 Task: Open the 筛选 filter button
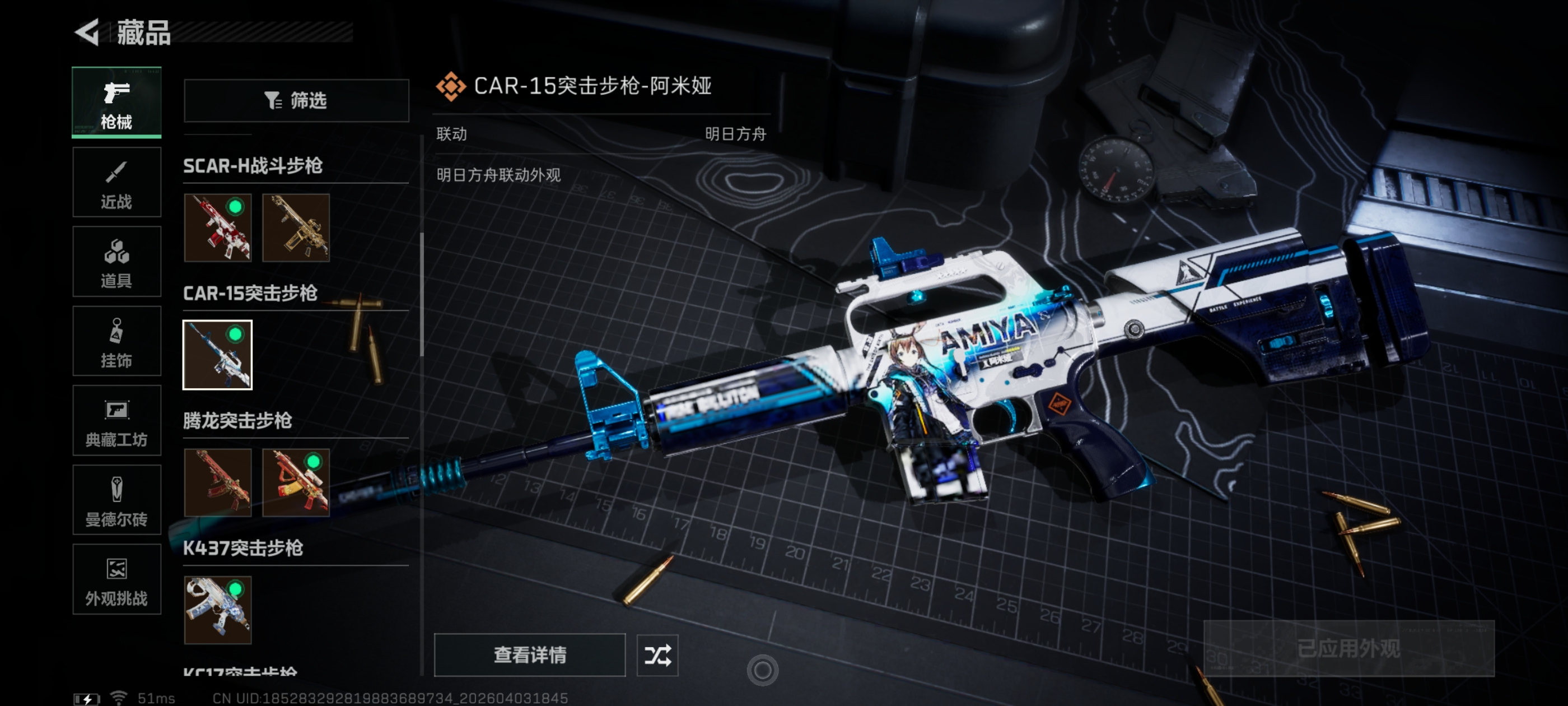click(296, 100)
